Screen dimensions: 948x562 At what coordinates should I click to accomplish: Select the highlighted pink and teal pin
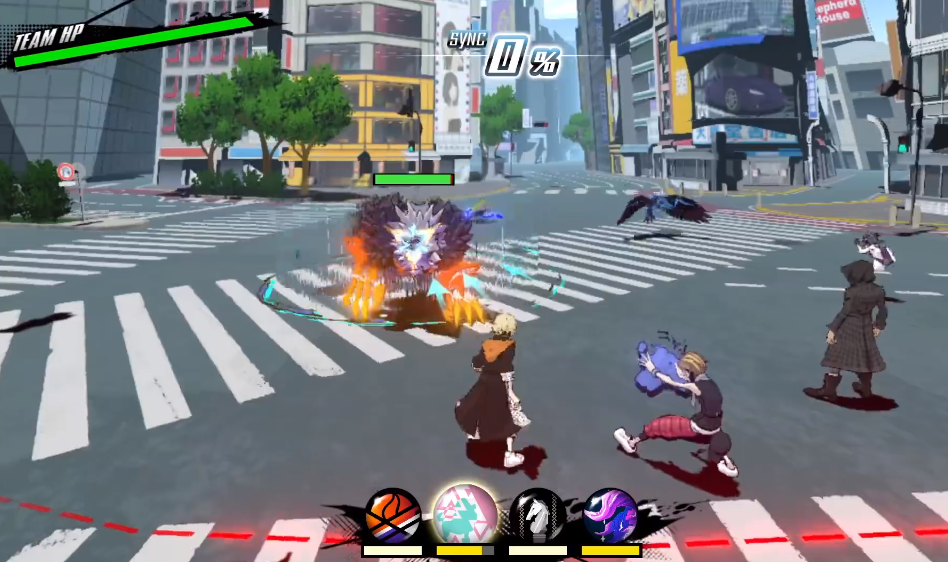[x=464, y=512]
